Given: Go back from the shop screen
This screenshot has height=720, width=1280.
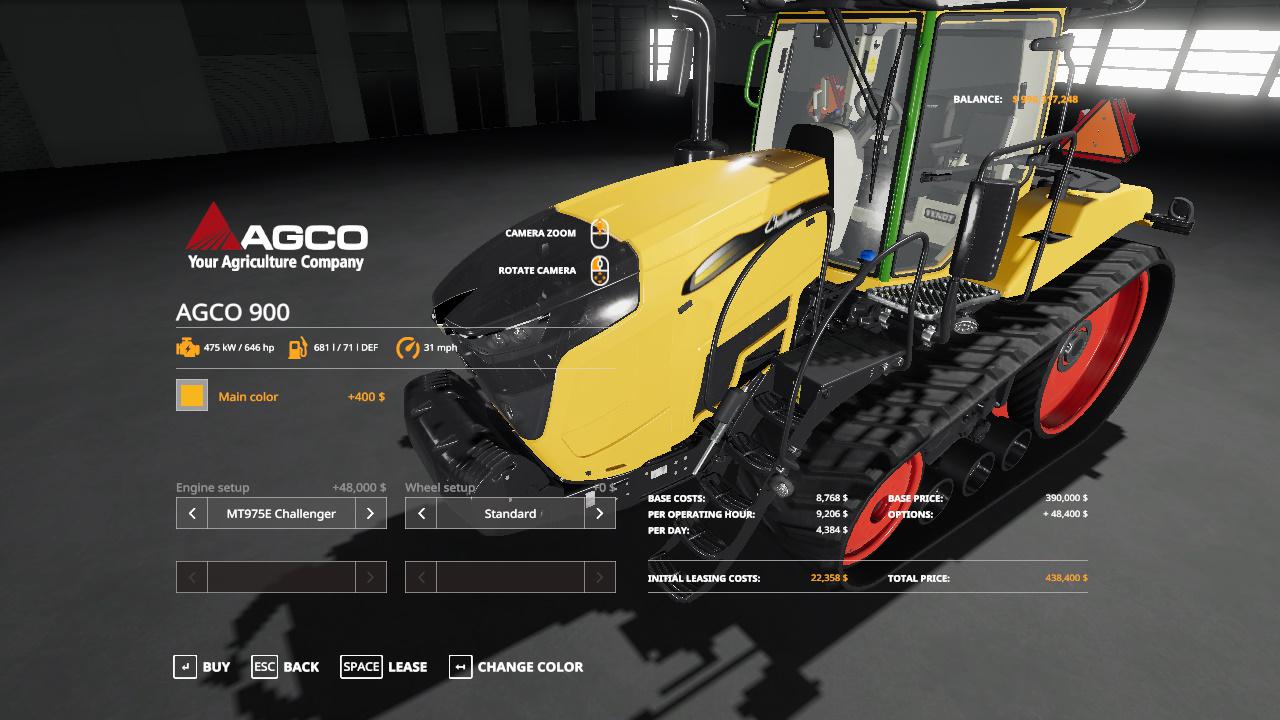Looking at the screenshot, I should tap(286, 667).
